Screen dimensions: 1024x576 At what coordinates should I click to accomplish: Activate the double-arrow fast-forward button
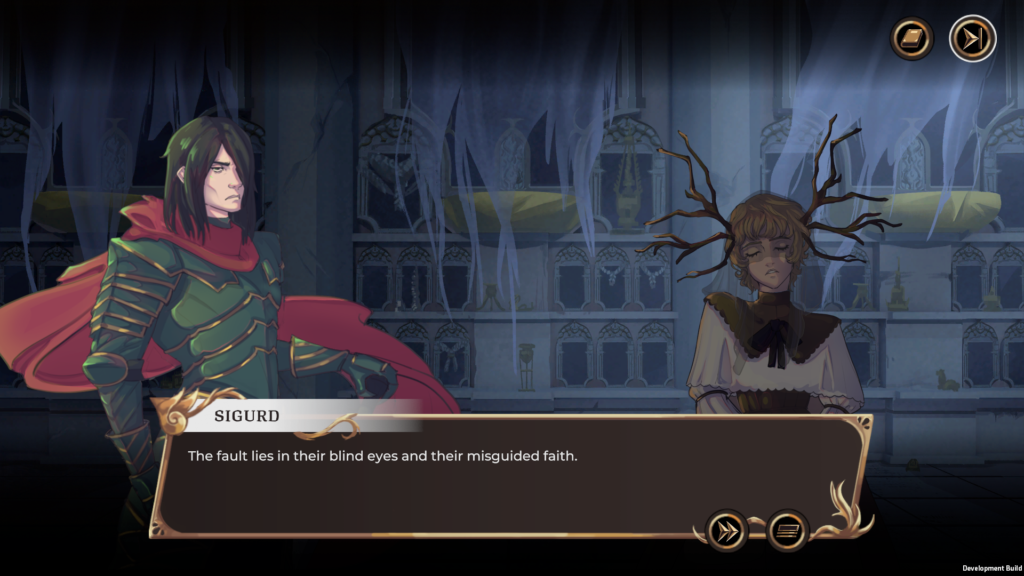(x=727, y=530)
